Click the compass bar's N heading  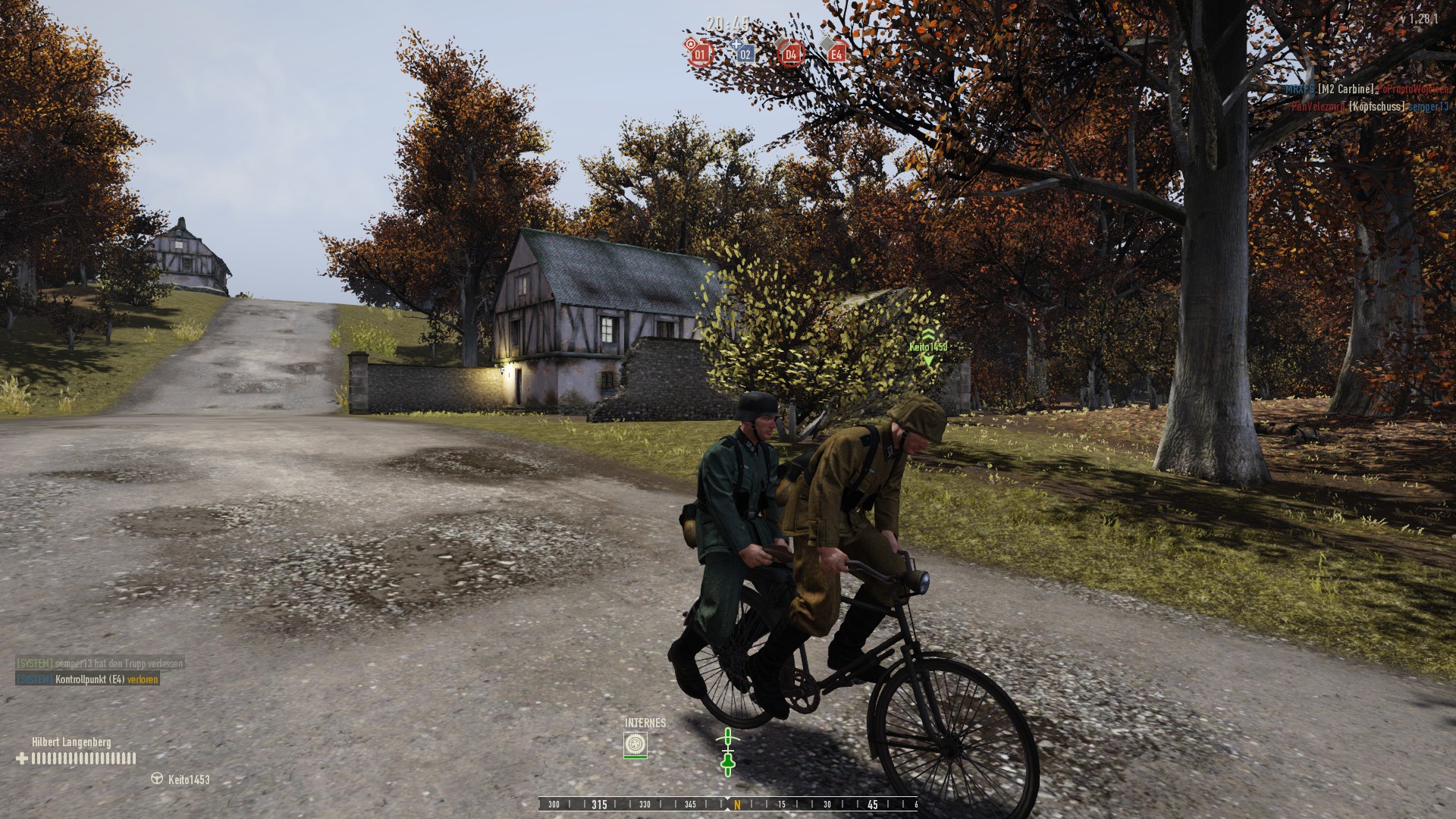coord(736,805)
